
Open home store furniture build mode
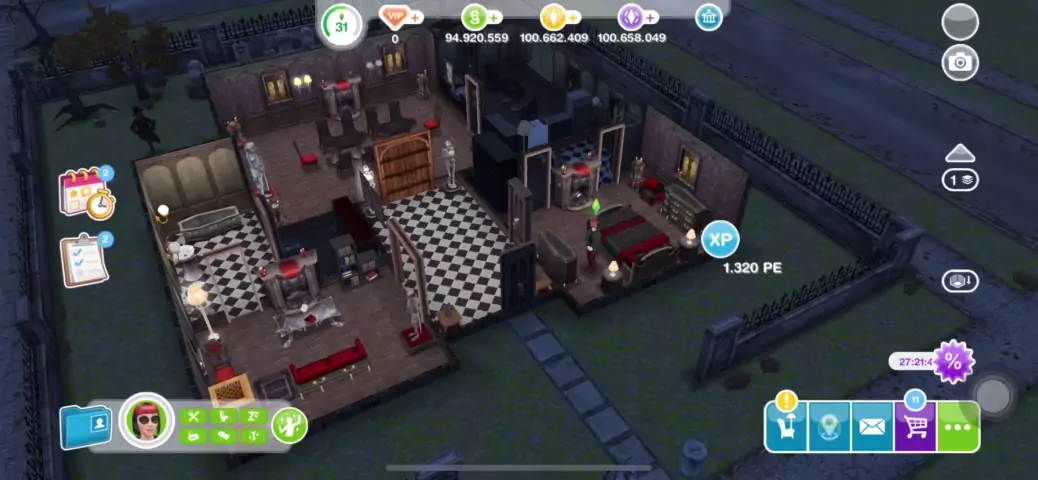coord(786,427)
